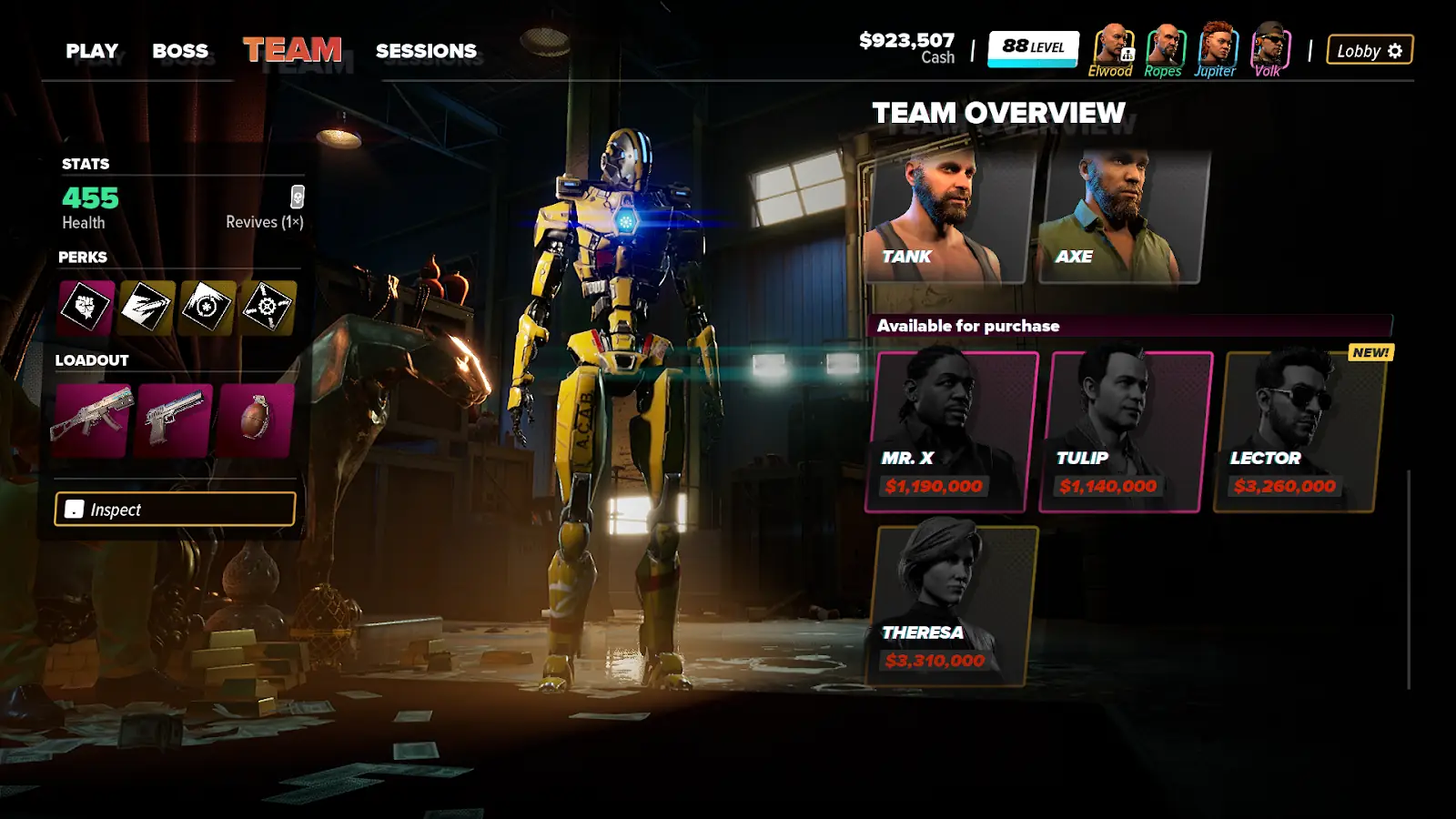Open the BOSS tab

[x=180, y=51]
